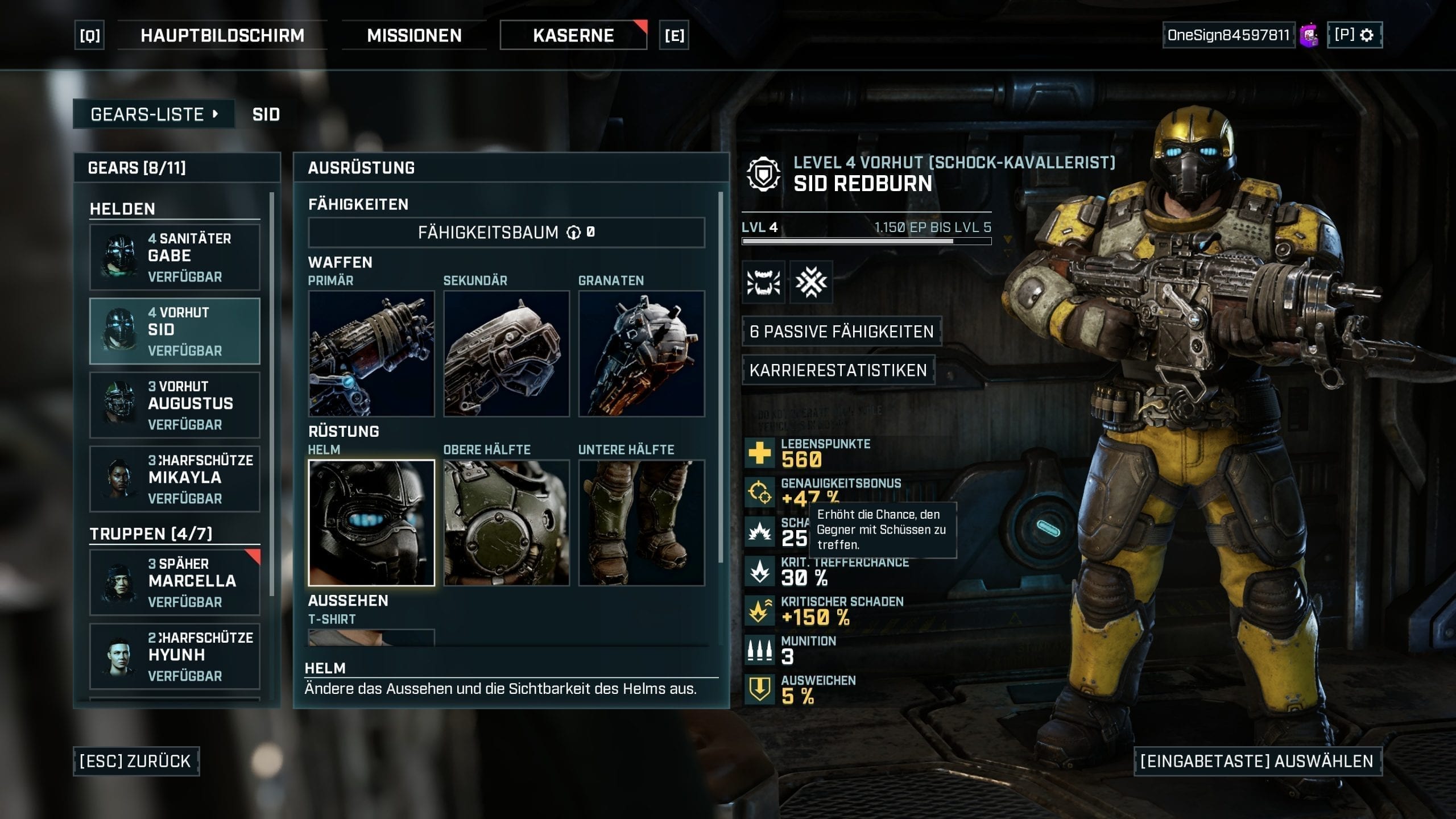Choose troop Hyunh the Scharfschütze
This screenshot has width=1456, height=819.
[175, 656]
